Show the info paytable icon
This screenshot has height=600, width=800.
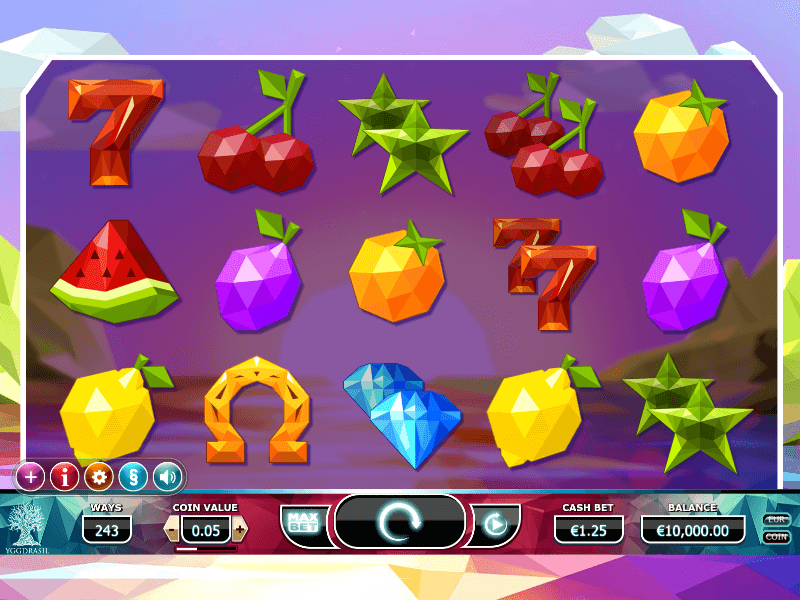pyautogui.click(x=65, y=476)
